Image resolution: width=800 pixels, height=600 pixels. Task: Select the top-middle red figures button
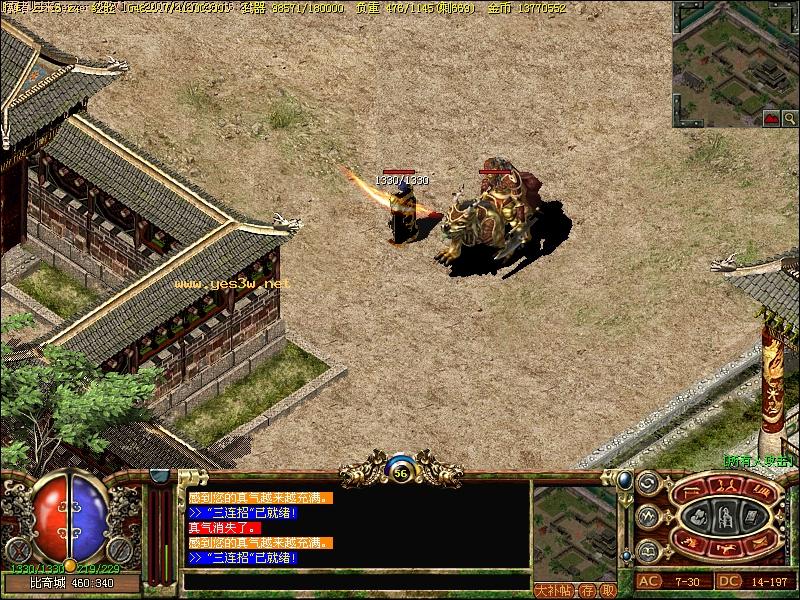pos(727,486)
